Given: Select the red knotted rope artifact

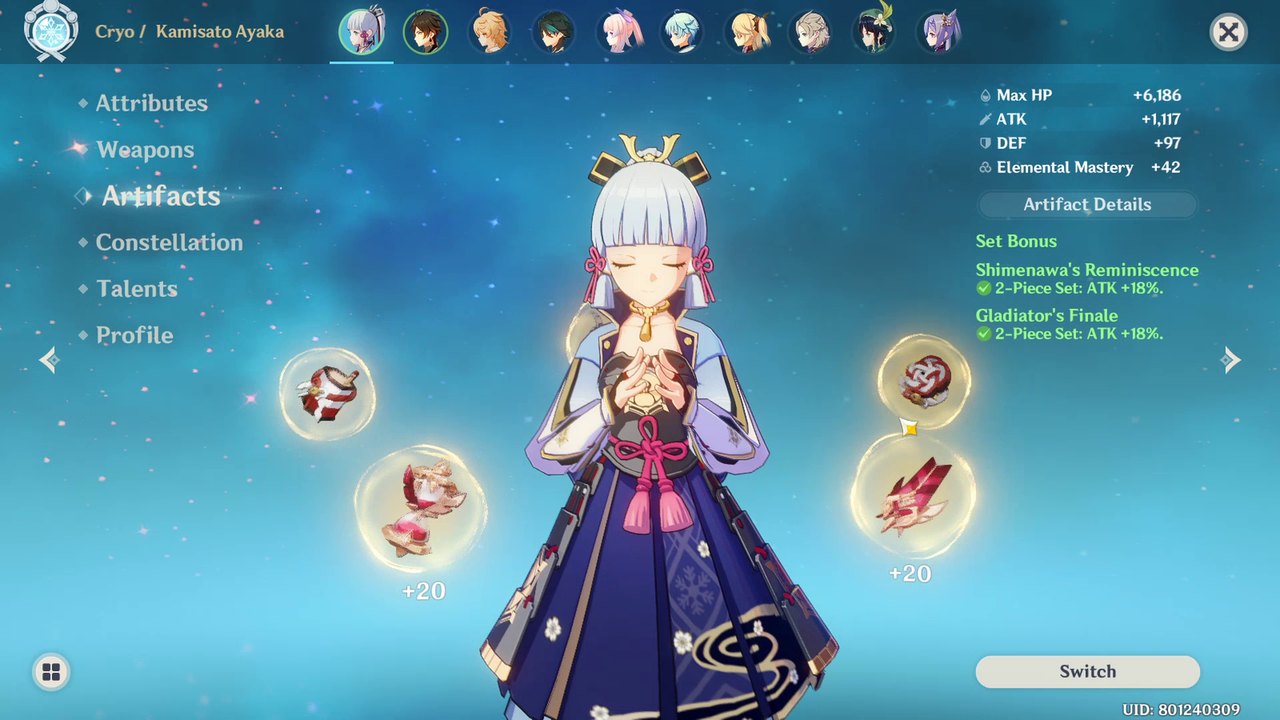Looking at the screenshot, I should pyautogui.click(x=923, y=382).
